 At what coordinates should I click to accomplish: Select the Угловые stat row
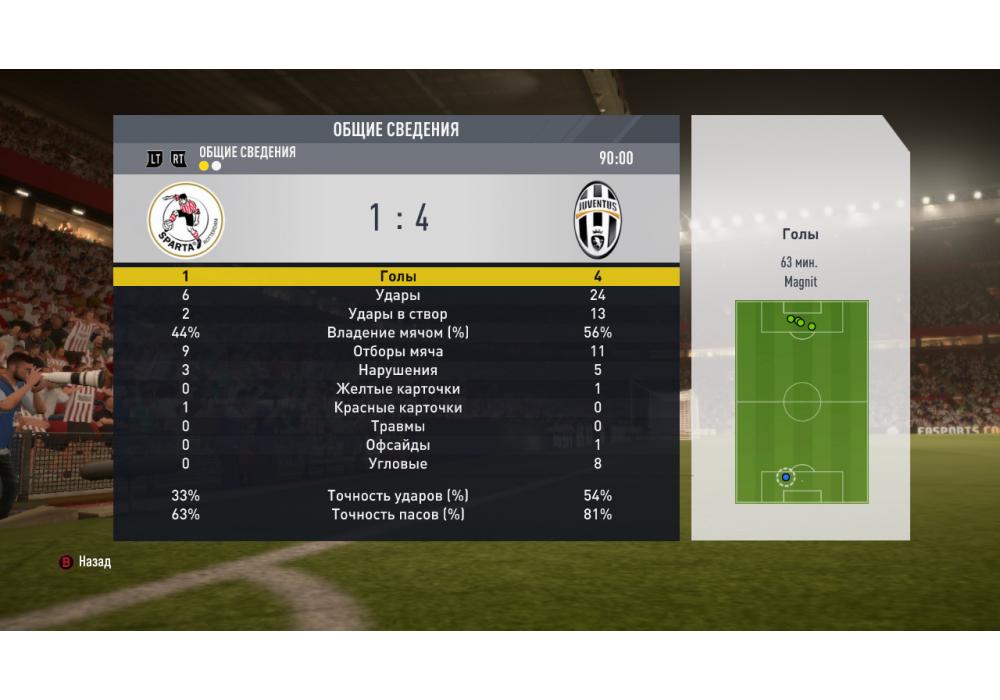[x=397, y=464]
